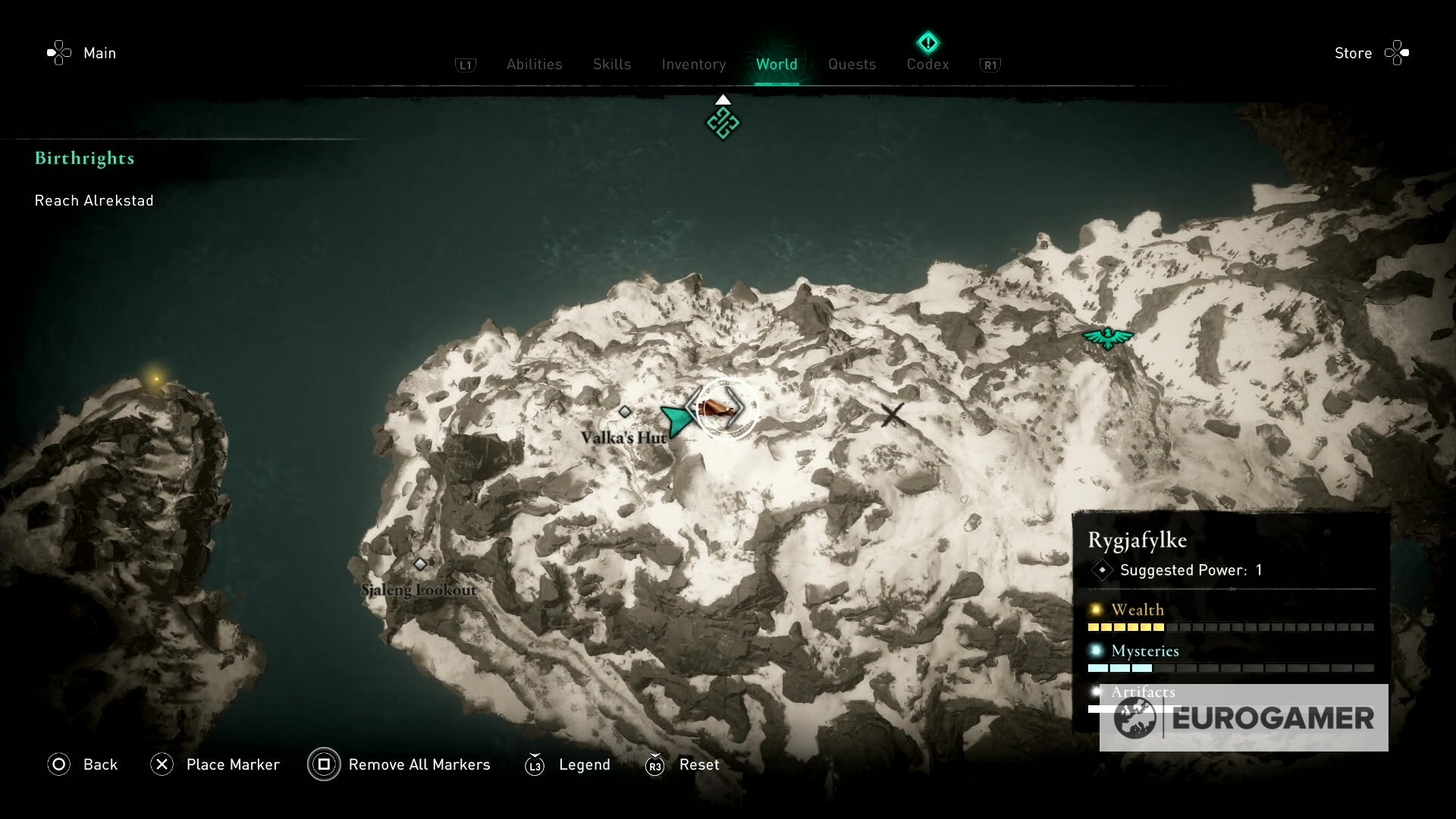Viewport: 1456px width, 819px height.
Task: Select the Codex diamond icon
Action: coord(927,42)
